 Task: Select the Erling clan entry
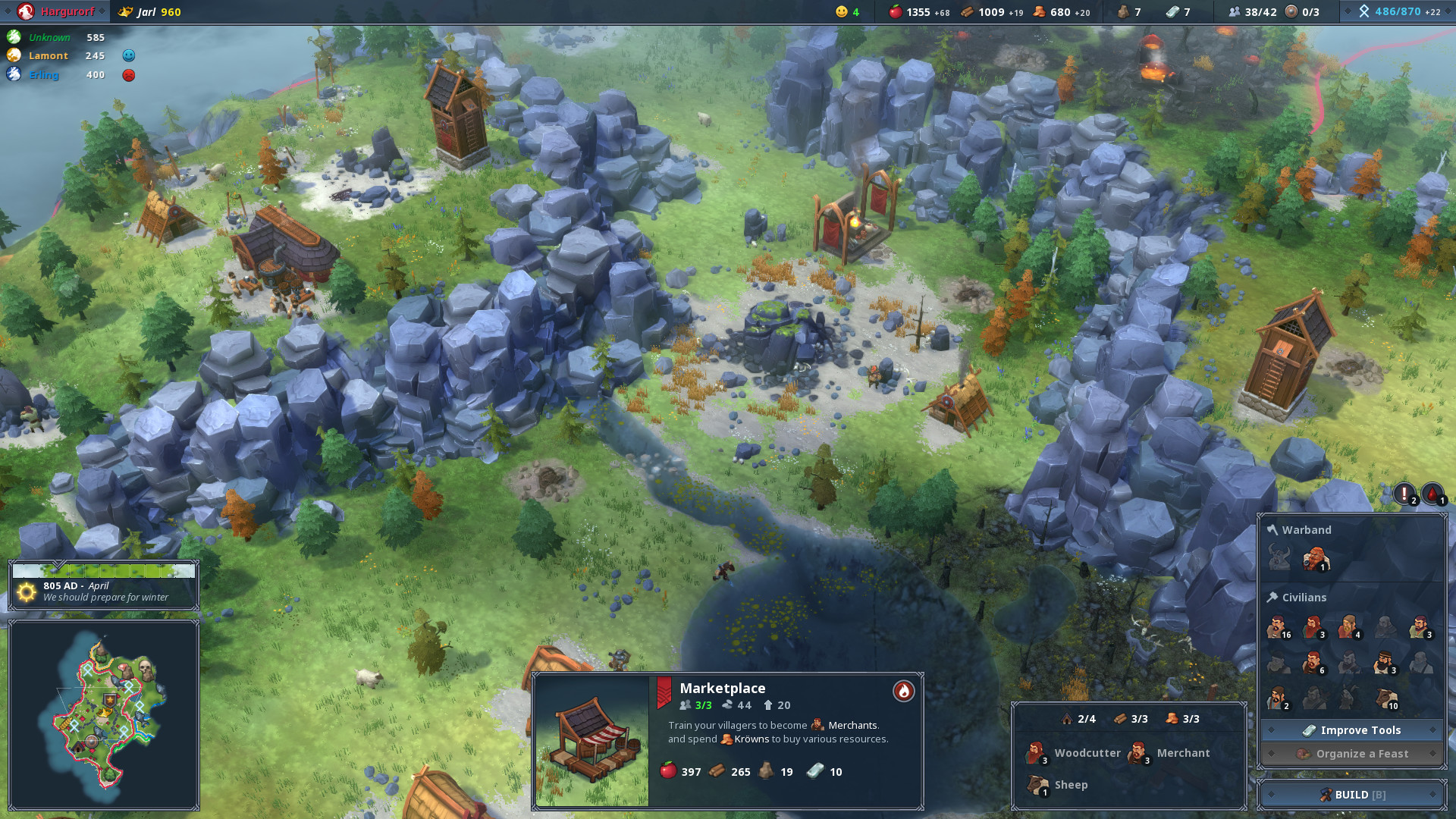44,74
